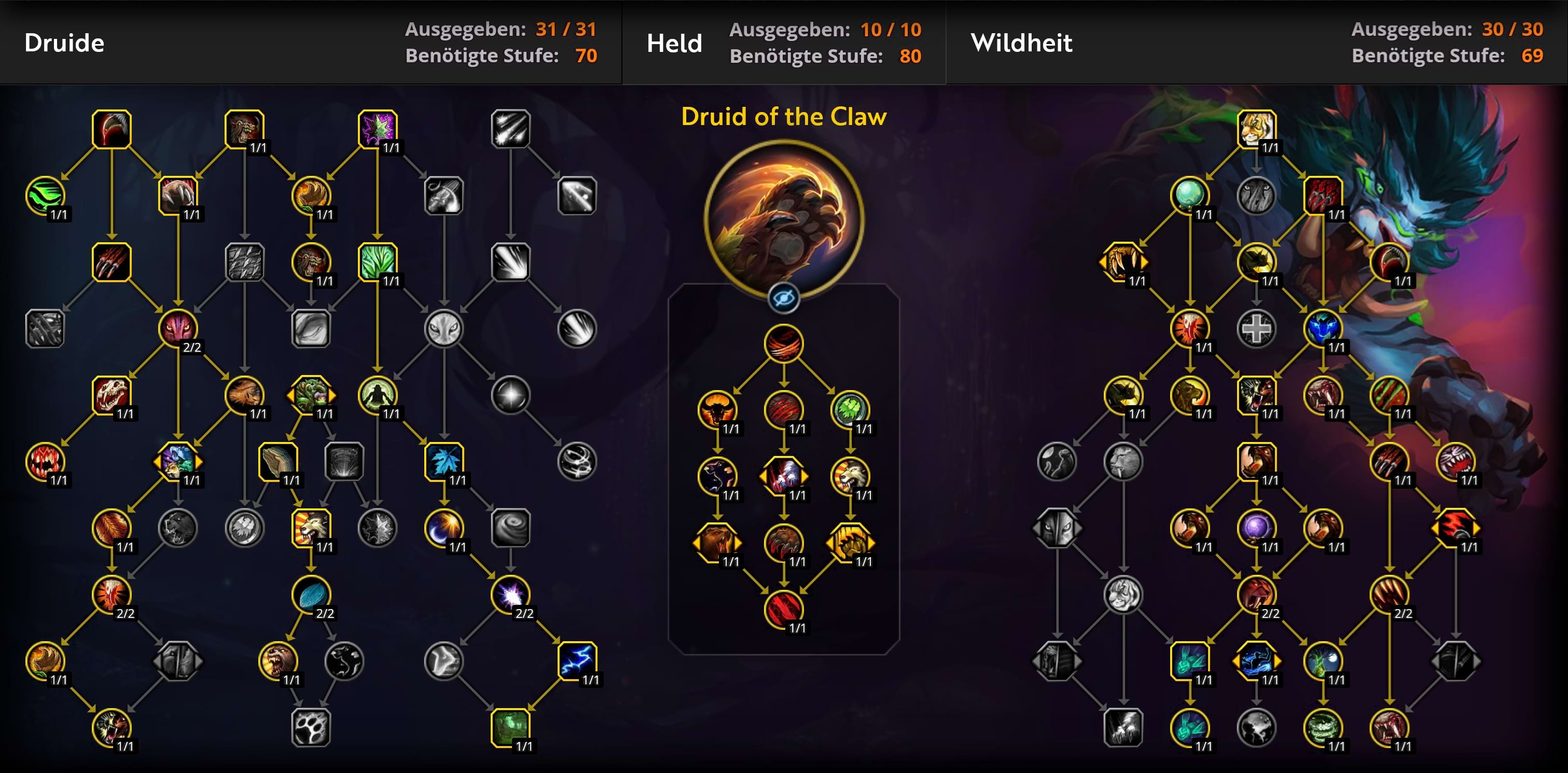Select the bull head hero talent
The width and height of the screenshot is (1568, 773).
(x=717, y=409)
